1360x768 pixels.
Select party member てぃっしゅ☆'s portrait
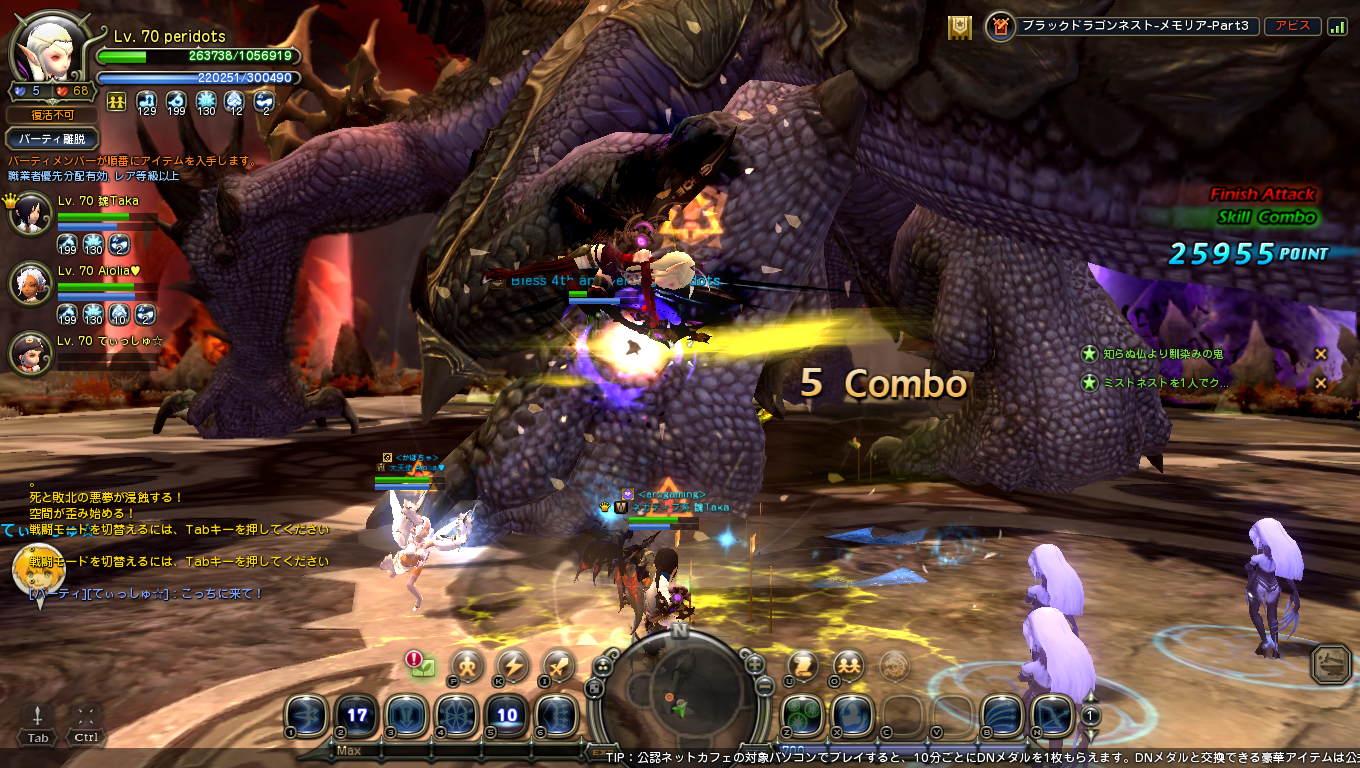[x=30, y=351]
